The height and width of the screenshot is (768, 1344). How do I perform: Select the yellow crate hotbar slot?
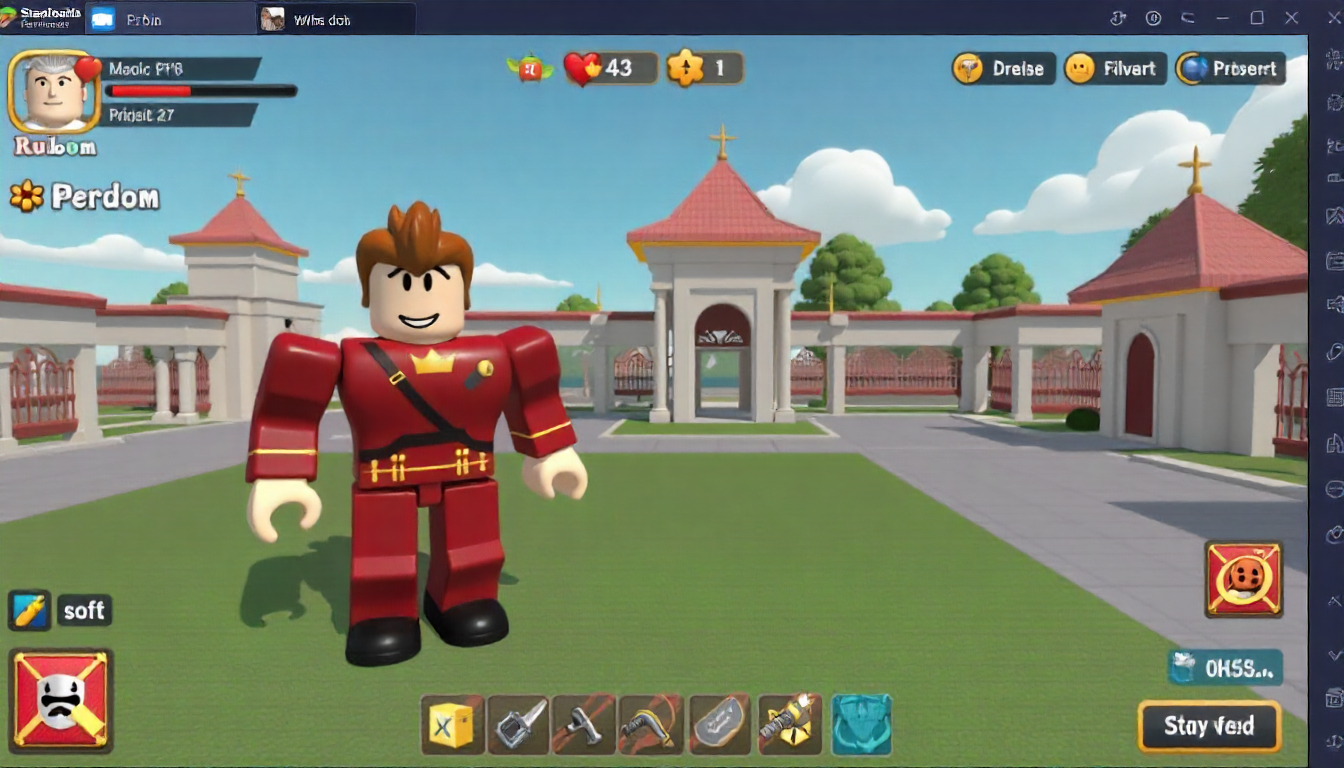coord(452,724)
